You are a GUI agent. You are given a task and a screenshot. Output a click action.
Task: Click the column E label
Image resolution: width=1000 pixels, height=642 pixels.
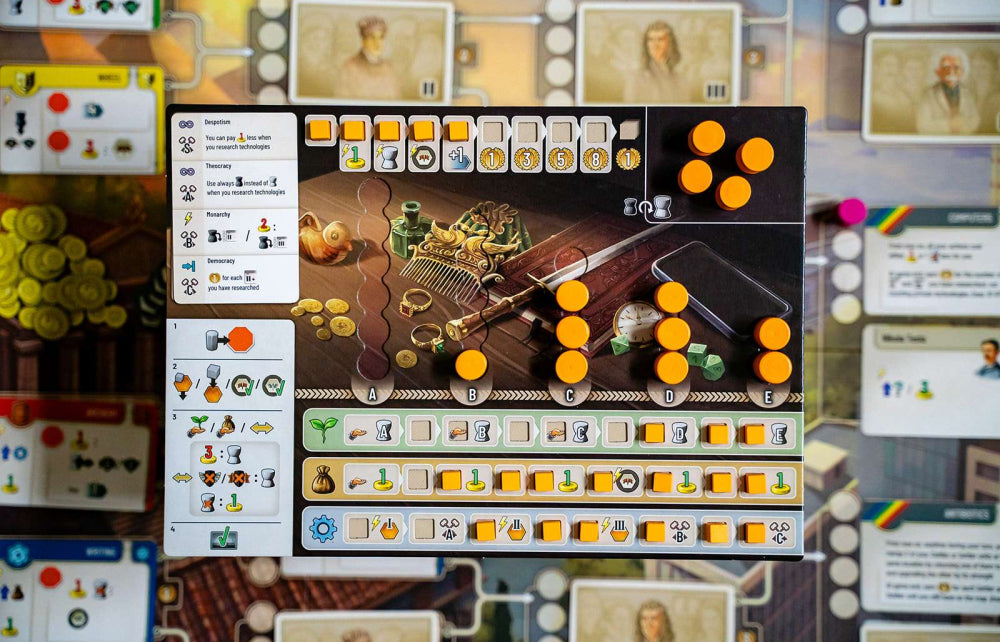pyautogui.click(x=768, y=395)
